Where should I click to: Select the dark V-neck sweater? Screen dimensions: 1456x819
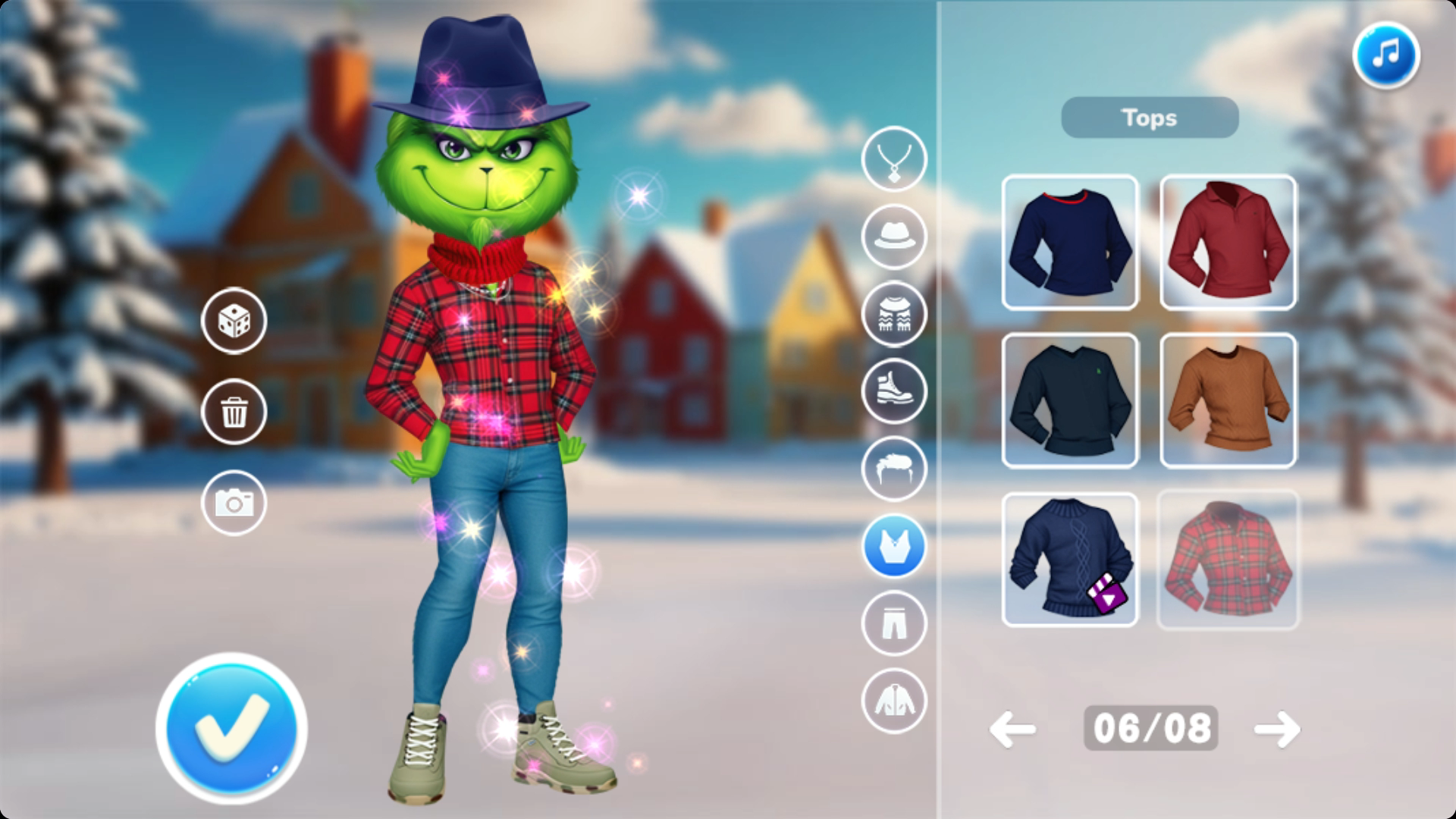[x=1069, y=400]
